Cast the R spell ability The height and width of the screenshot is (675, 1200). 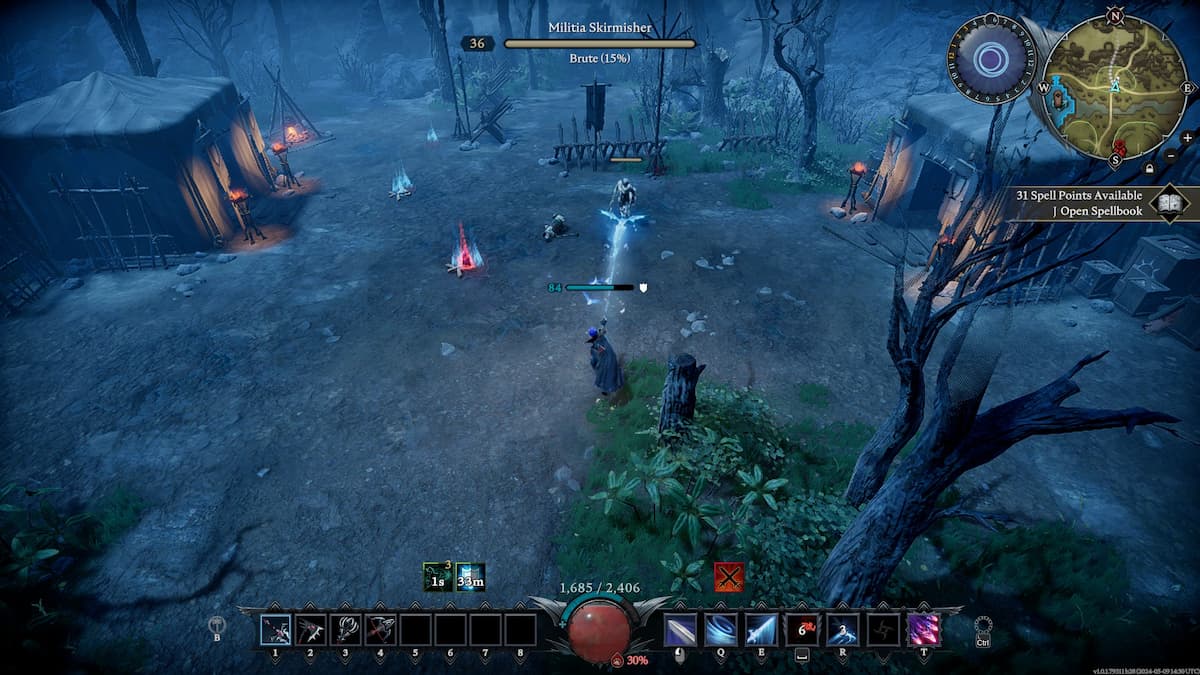click(x=842, y=630)
